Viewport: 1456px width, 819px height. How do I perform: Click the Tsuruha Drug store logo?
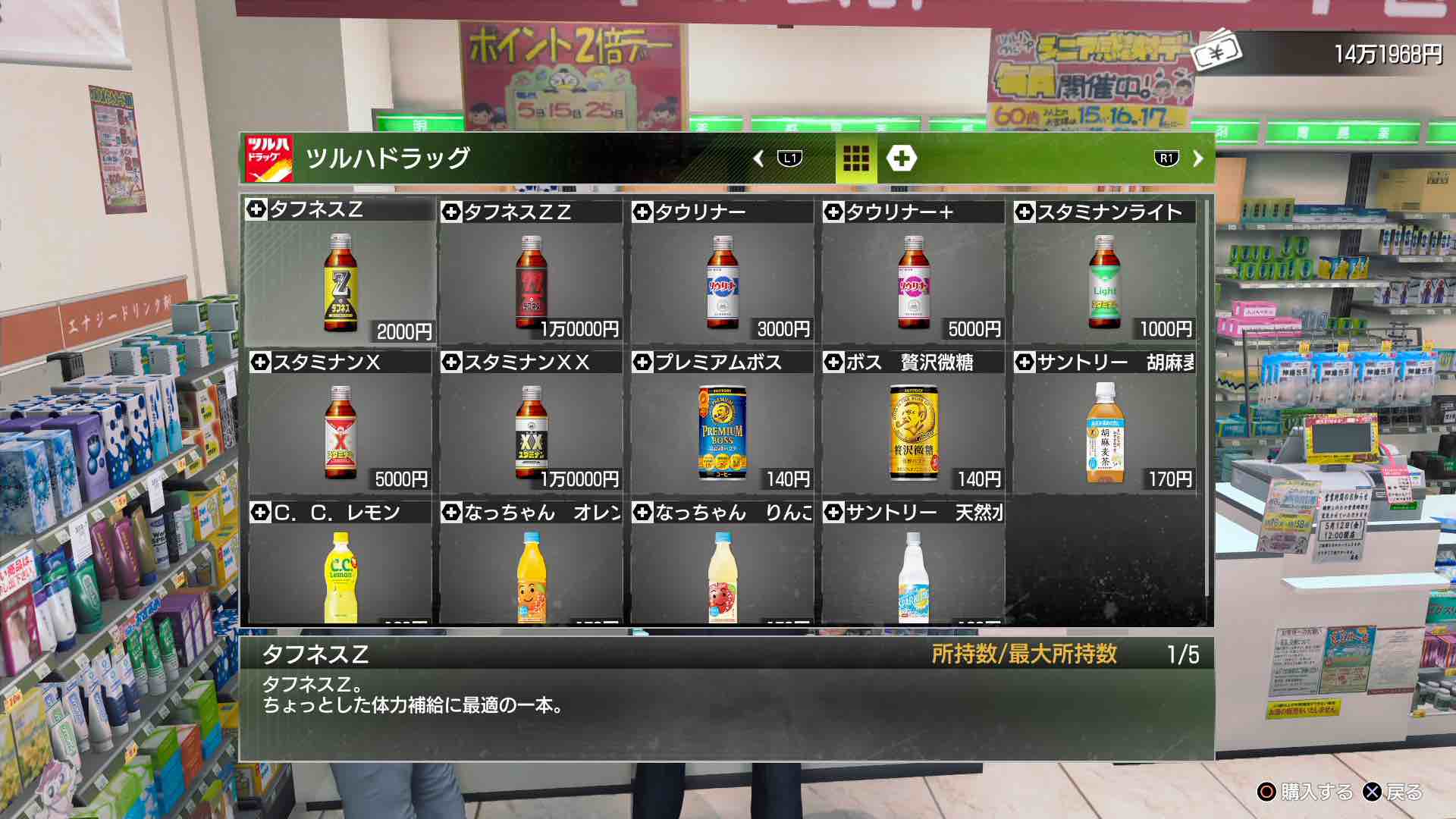pyautogui.click(x=269, y=156)
